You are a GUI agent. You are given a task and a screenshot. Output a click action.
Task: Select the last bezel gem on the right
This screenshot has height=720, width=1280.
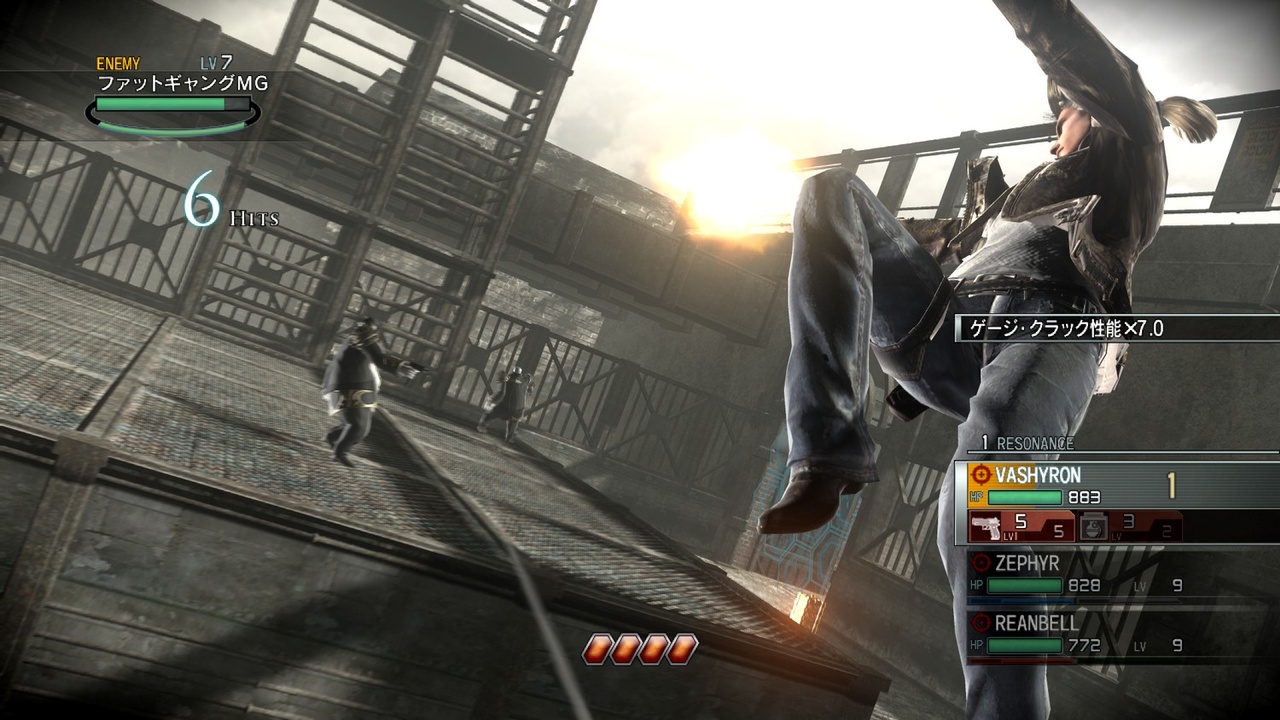coord(683,647)
